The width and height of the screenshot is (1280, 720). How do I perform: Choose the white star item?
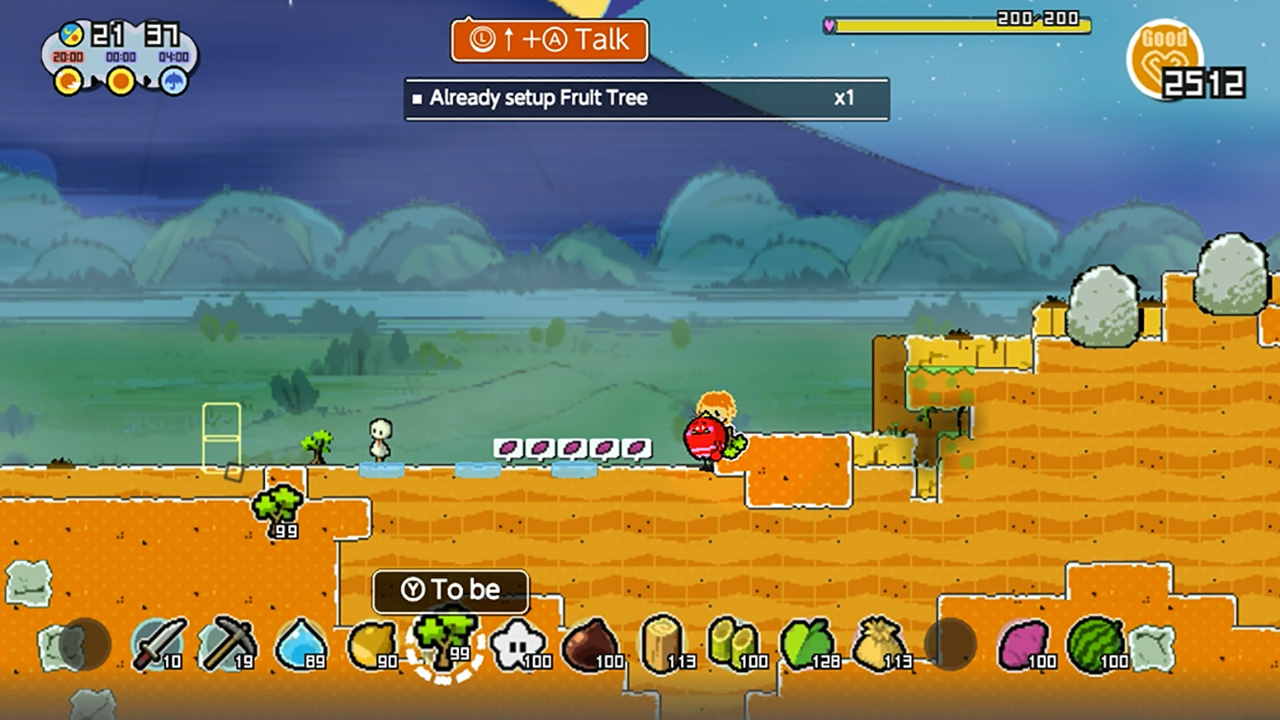pyautogui.click(x=516, y=642)
